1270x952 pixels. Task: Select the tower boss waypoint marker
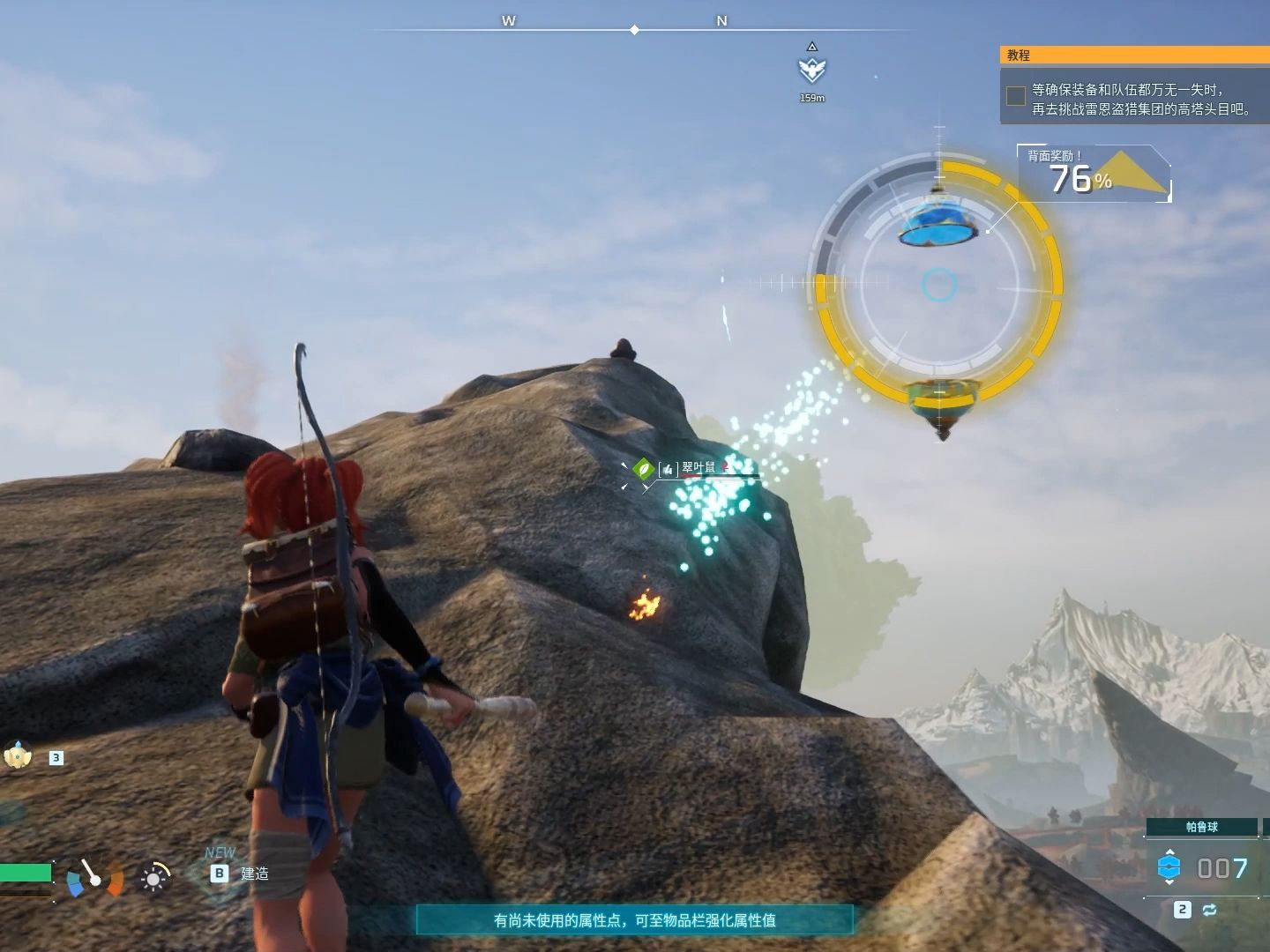811,70
